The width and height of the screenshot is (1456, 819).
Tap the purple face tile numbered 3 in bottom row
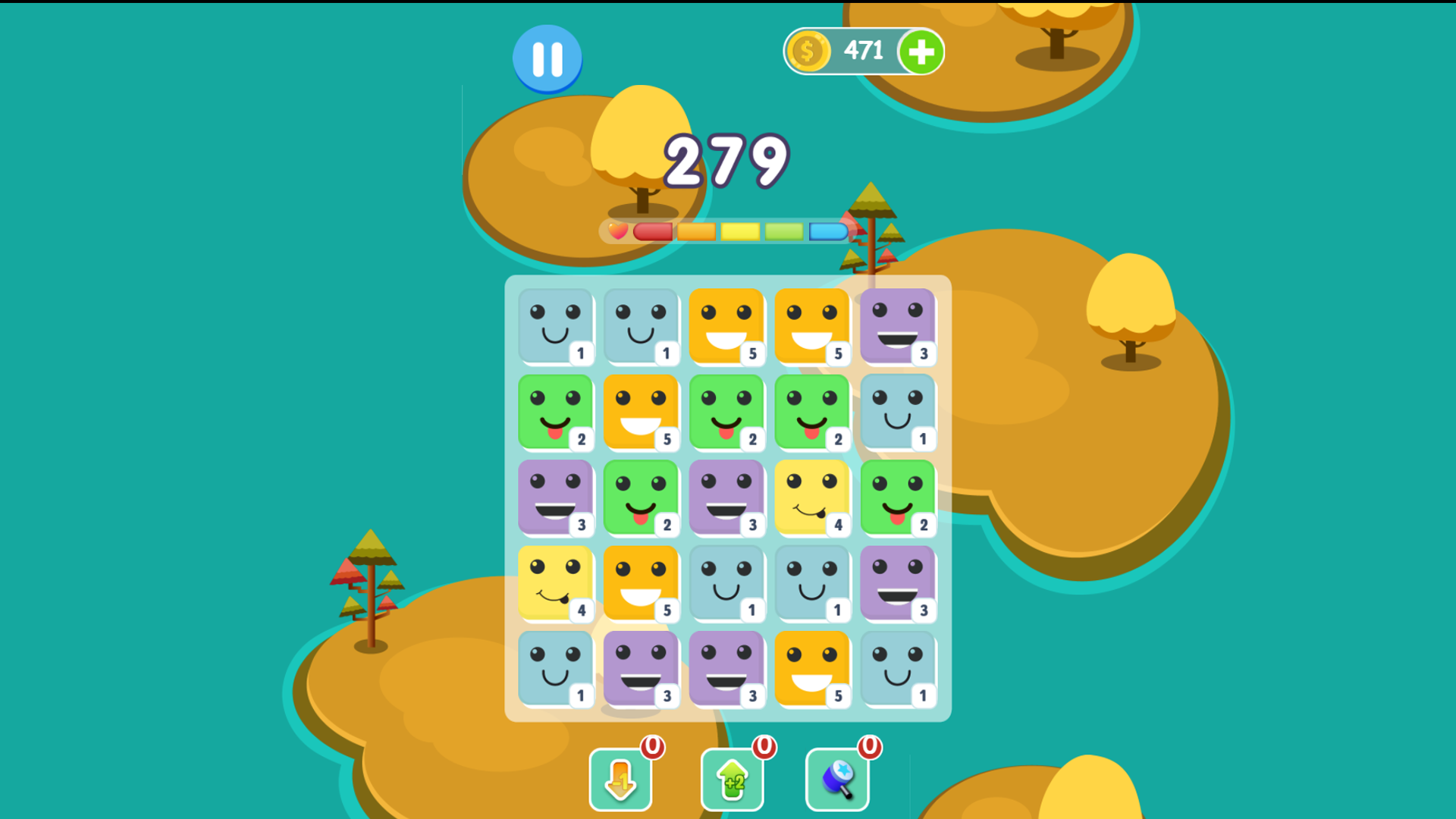pos(642,668)
